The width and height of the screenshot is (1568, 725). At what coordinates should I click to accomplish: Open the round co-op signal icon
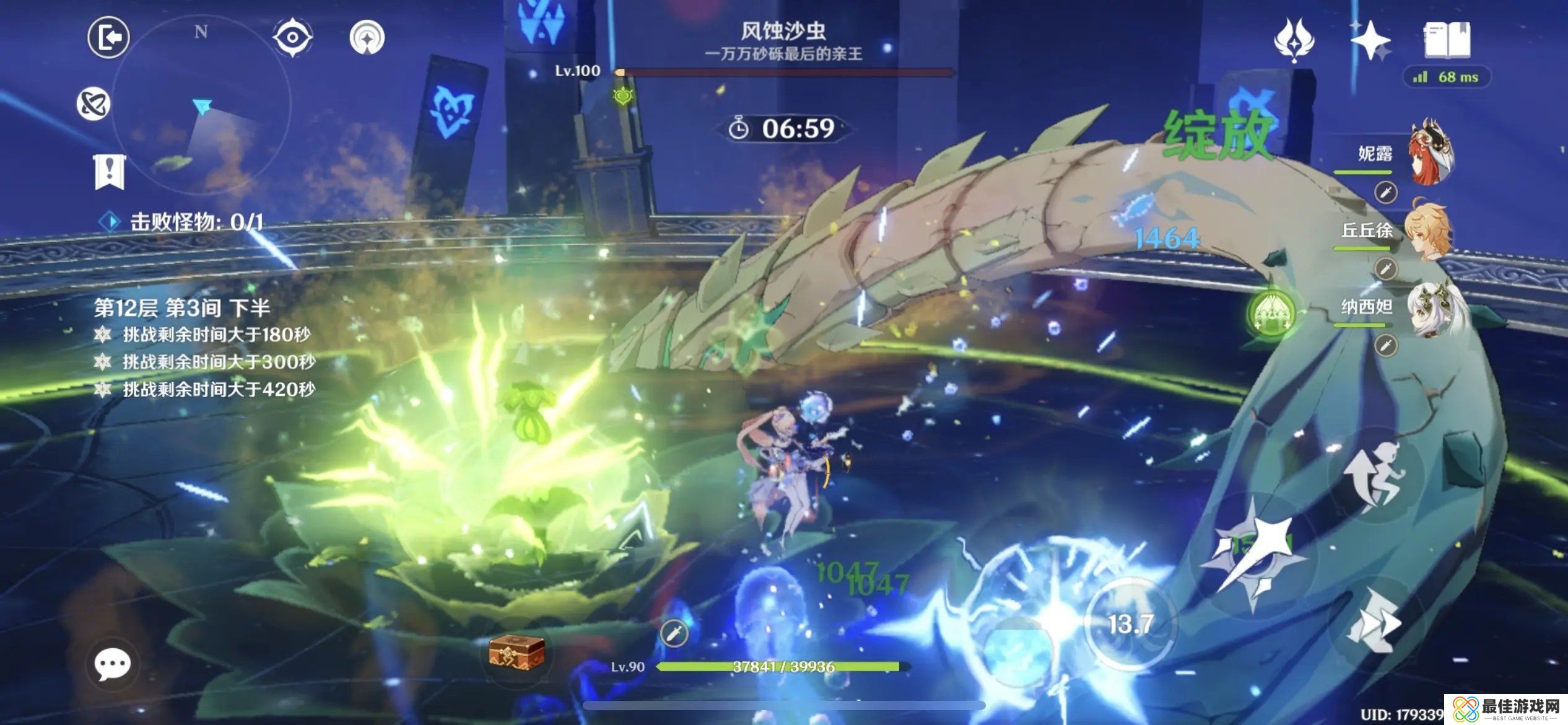[367, 38]
